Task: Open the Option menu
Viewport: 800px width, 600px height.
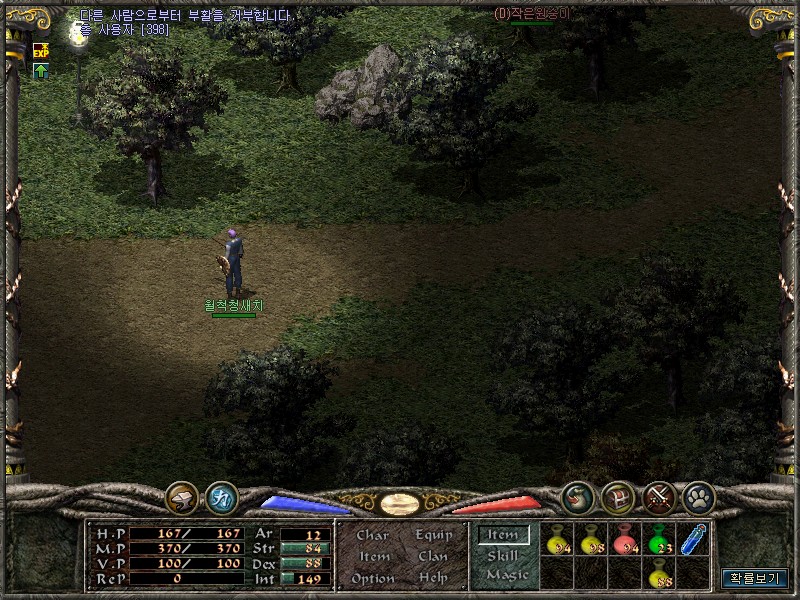Action: [x=373, y=579]
